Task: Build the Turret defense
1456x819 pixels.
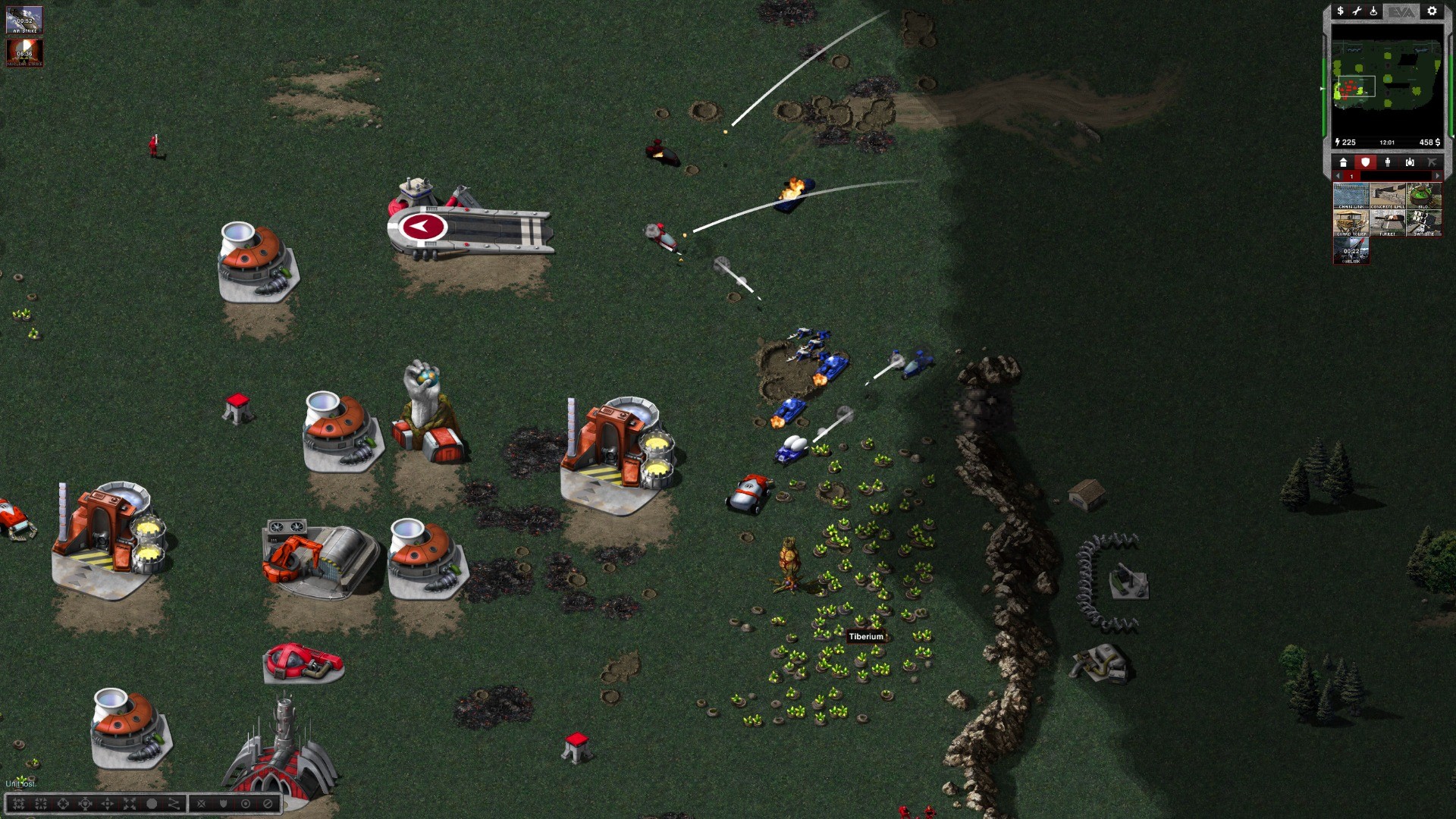Action: (x=1387, y=224)
